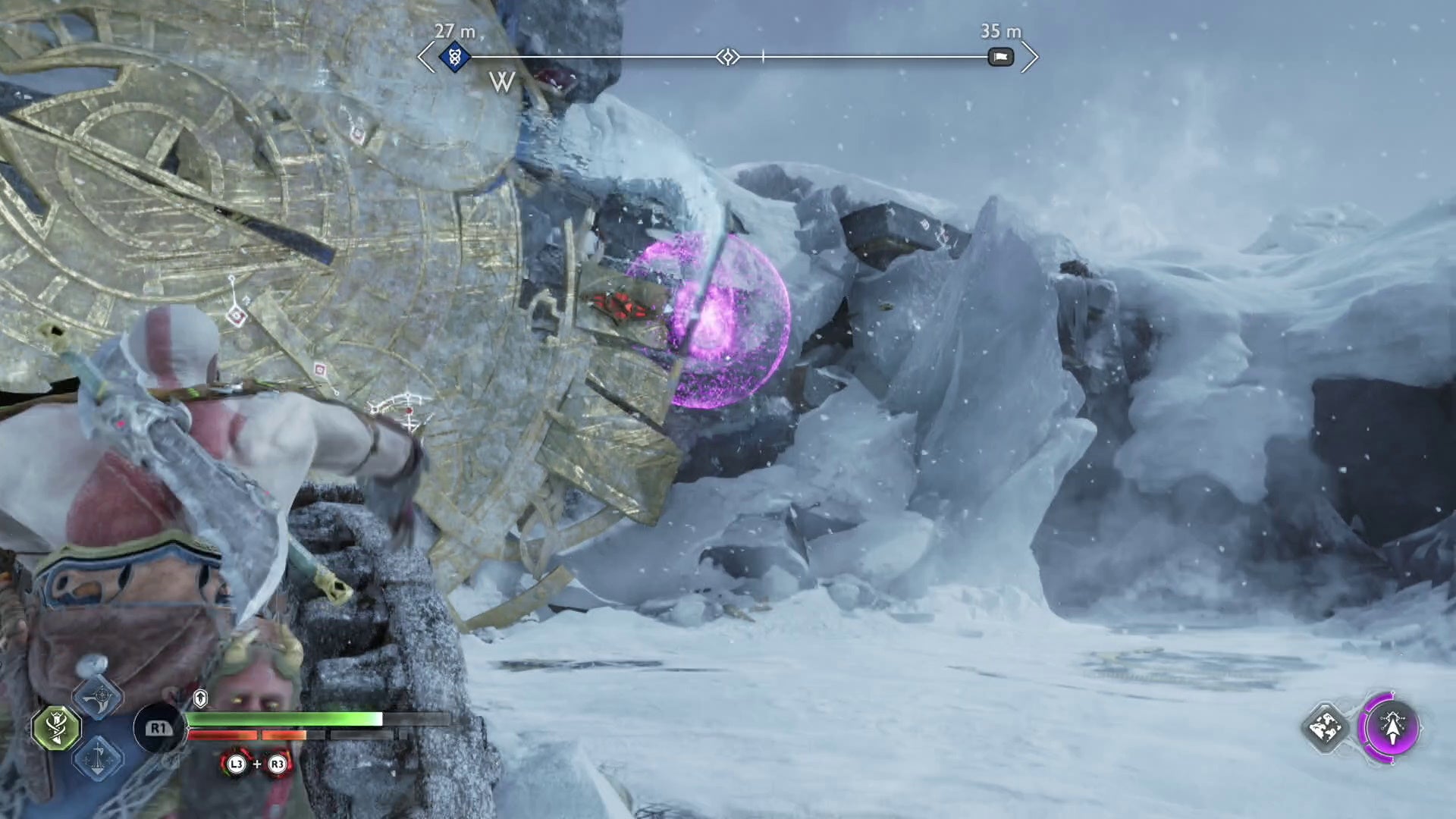Use the upper blue diamond runic attack
1456x819 pixels.
point(99,698)
